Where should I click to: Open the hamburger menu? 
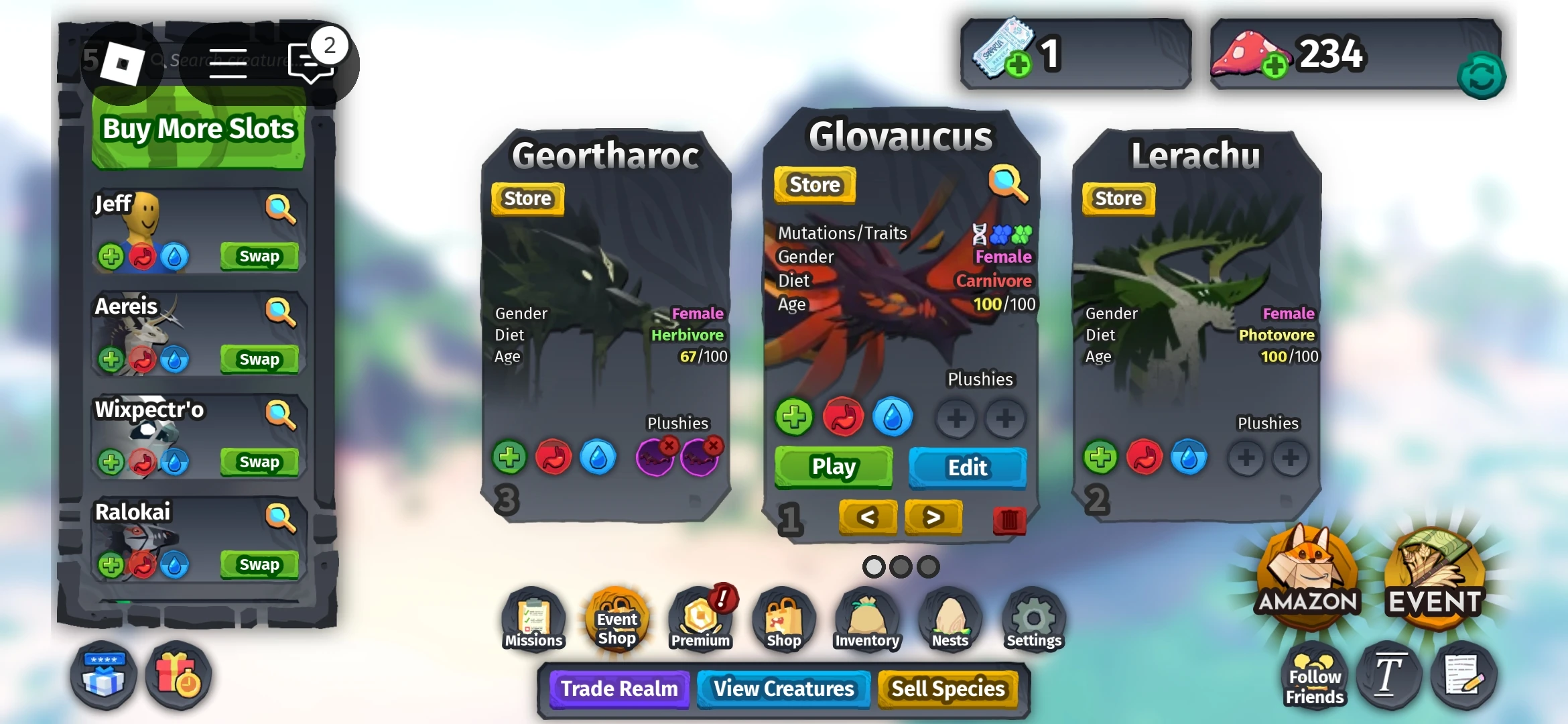(x=228, y=62)
